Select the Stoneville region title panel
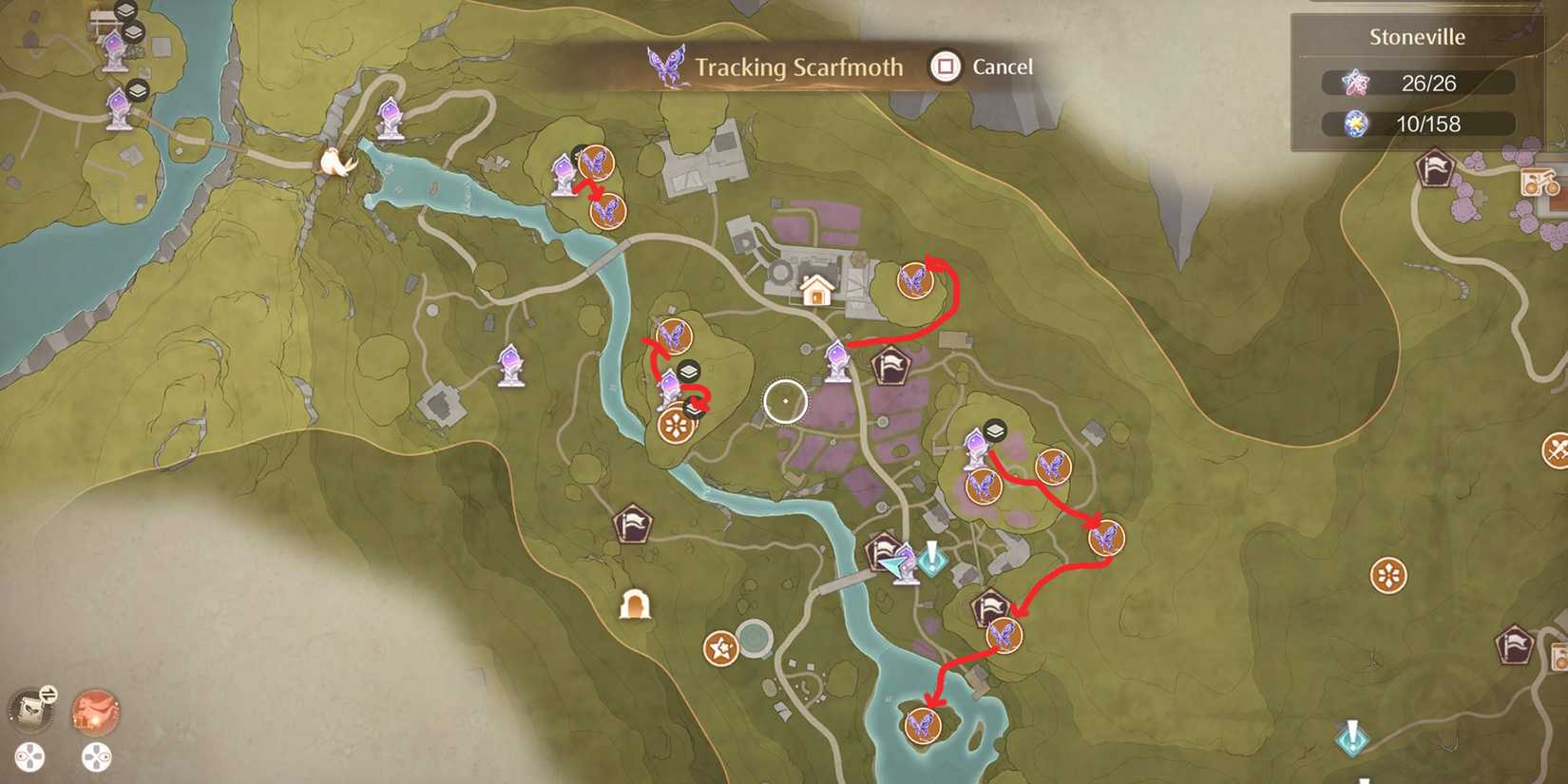This screenshot has height=784, width=1568. click(x=1416, y=36)
